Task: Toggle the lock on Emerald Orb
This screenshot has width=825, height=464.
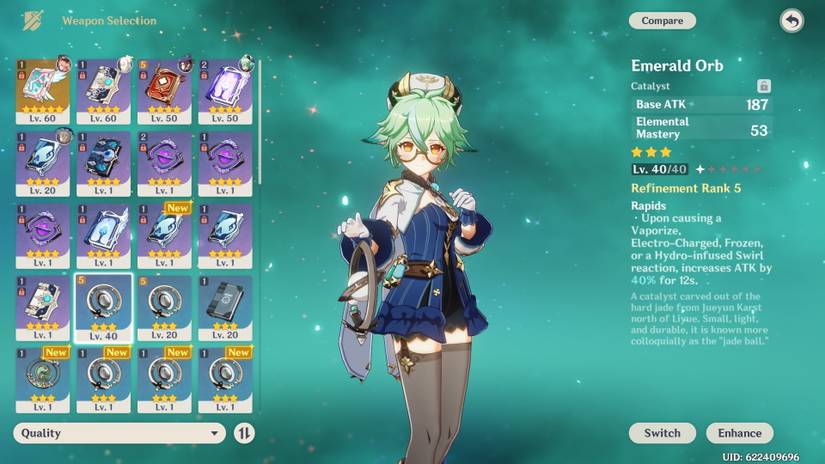Action: click(764, 86)
